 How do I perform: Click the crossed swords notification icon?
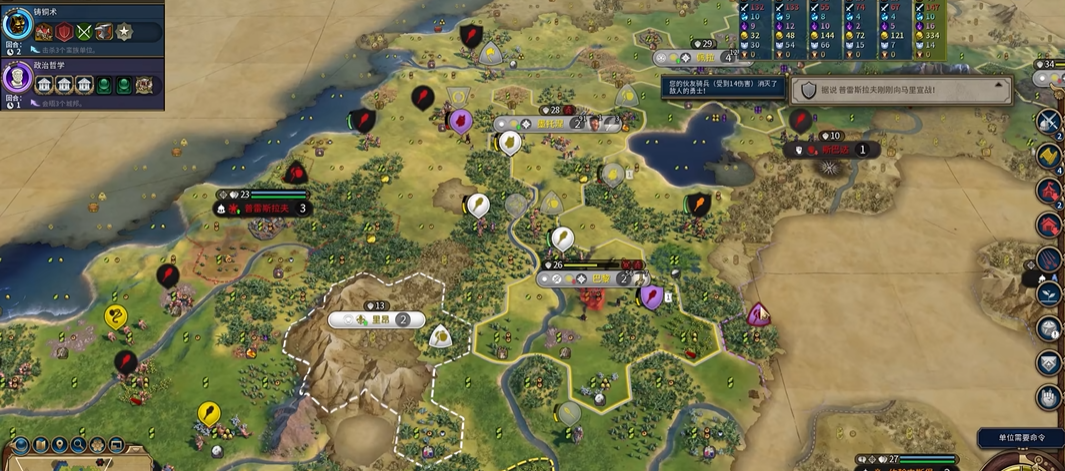[x=1048, y=122]
